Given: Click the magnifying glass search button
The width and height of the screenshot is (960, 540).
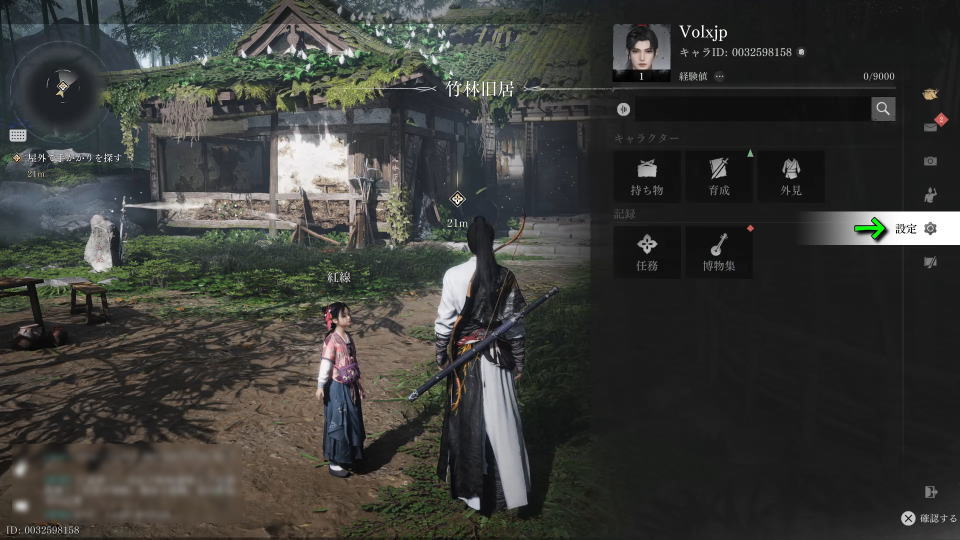Looking at the screenshot, I should click(883, 109).
